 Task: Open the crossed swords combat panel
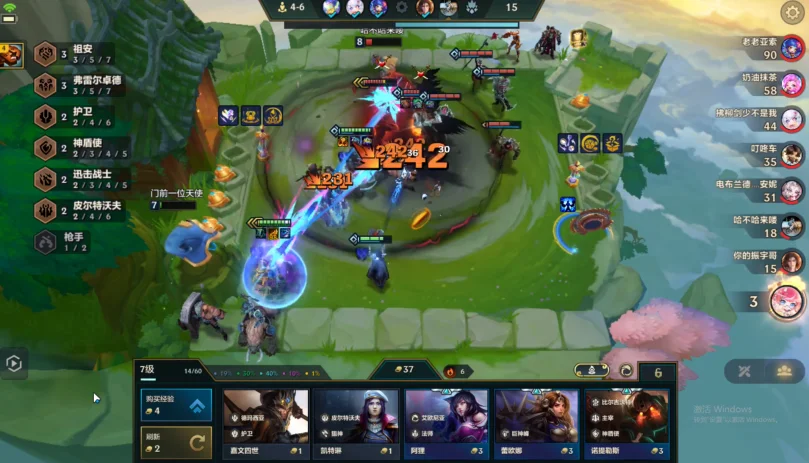(x=745, y=371)
